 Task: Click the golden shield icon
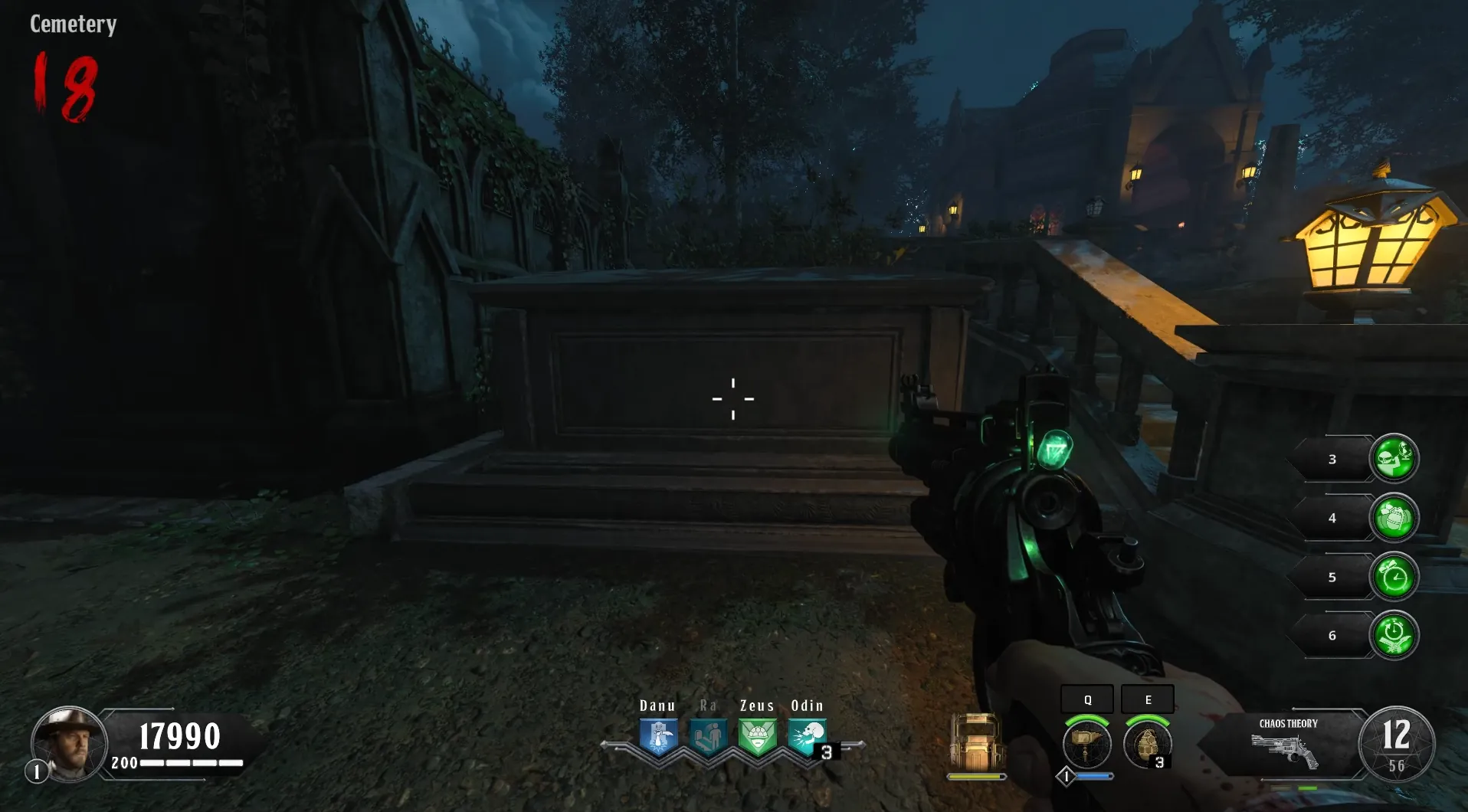(975, 742)
